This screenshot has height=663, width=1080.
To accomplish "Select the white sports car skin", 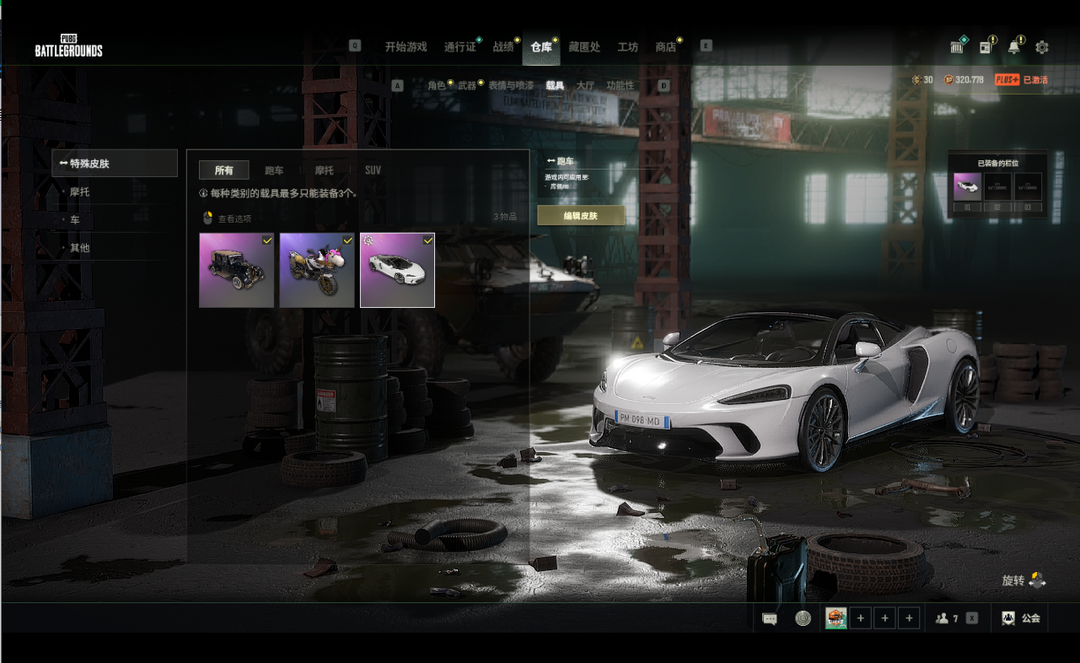I will point(397,270).
